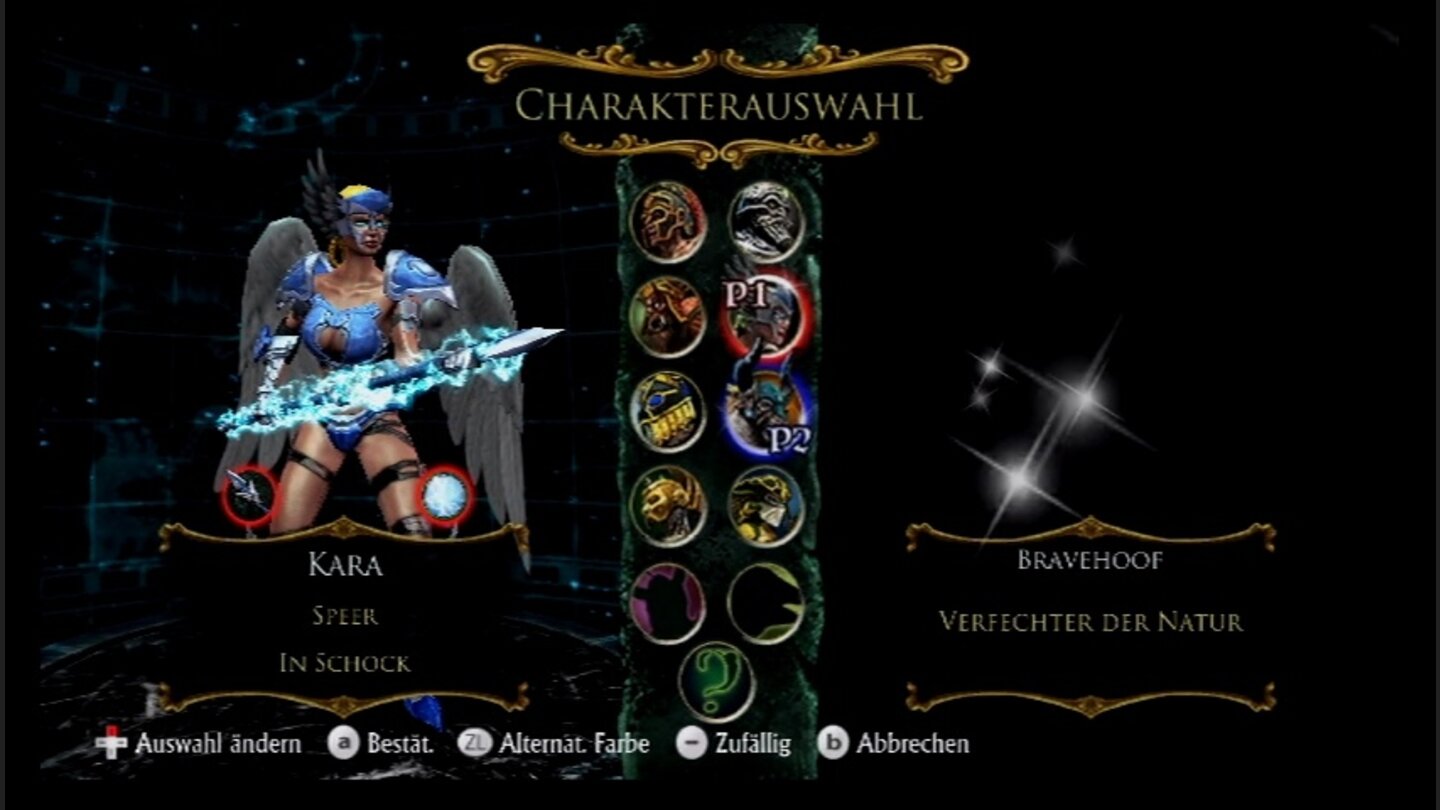Cancel selection with the Abbrechen button
This screenshot has width=1440, height=810.
click(x=836, y=744)
